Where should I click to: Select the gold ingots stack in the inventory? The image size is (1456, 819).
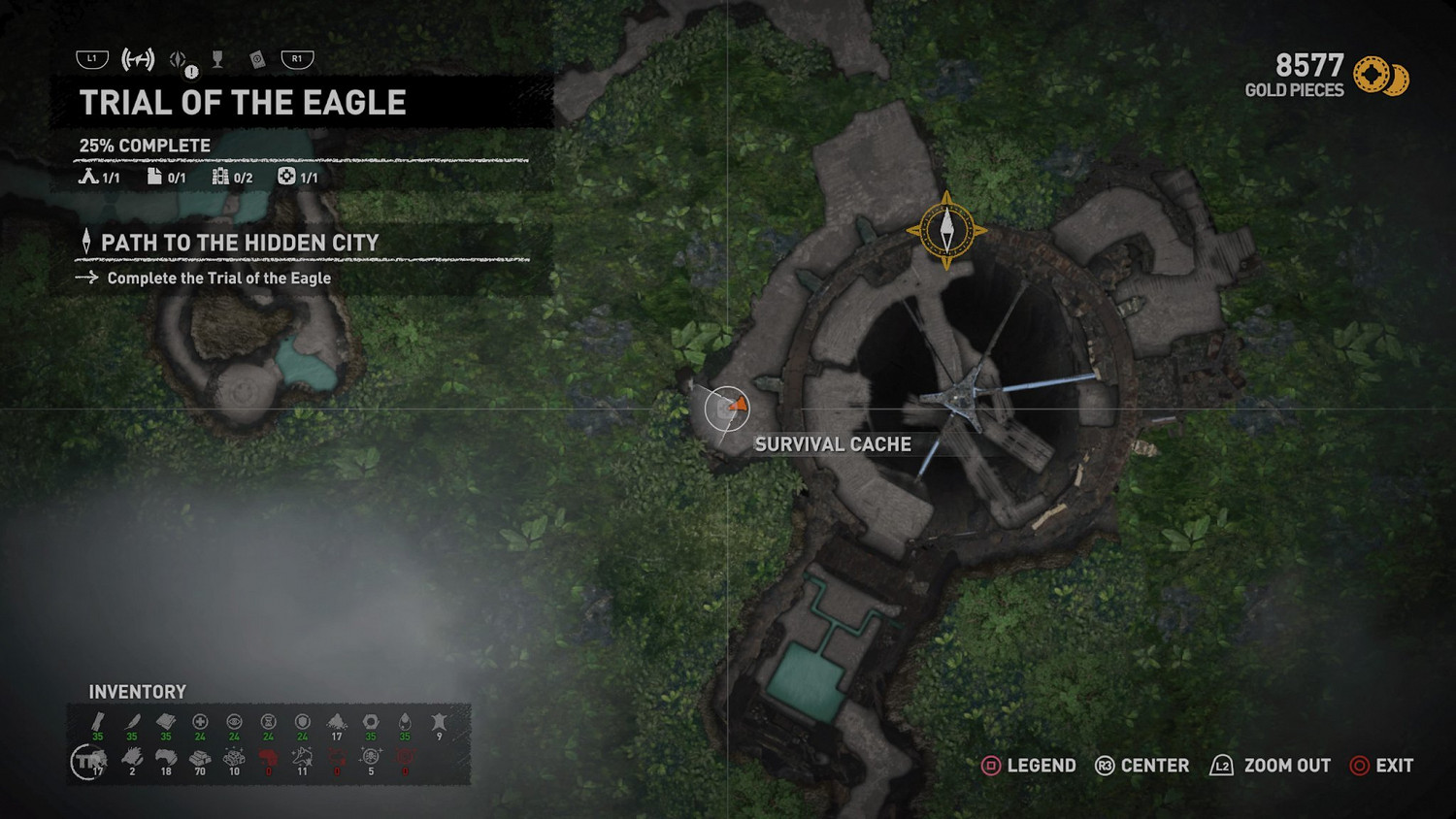200,758
